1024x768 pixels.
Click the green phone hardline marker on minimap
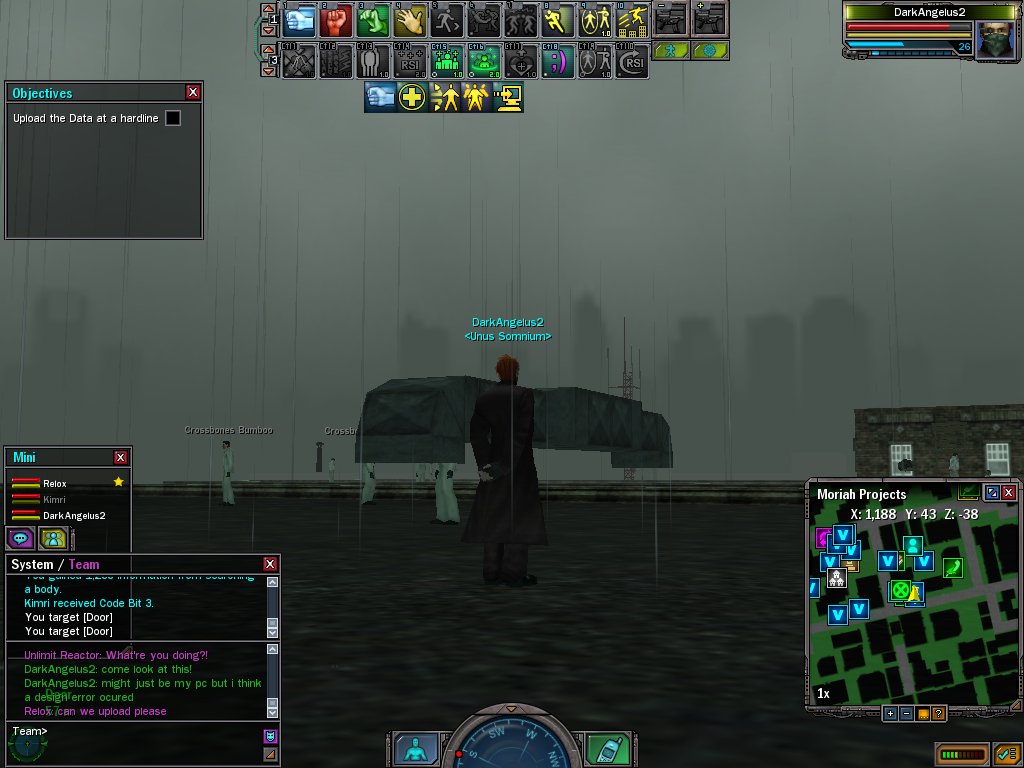(952, 568)
